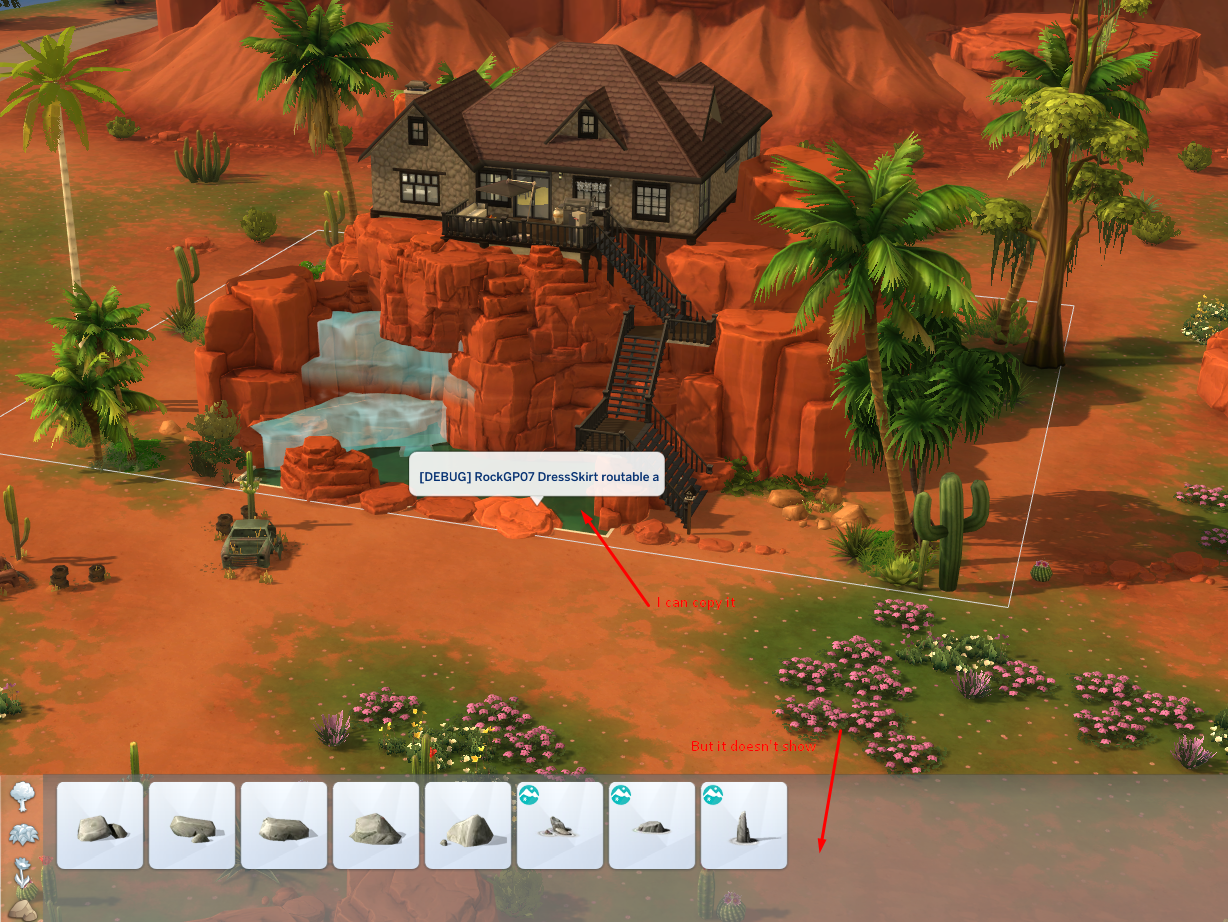This screenshot has width=1228, height=922.
Task: Select the rock with a dark rock beside it
Action: pyautogui.click(x=100, y=825)
